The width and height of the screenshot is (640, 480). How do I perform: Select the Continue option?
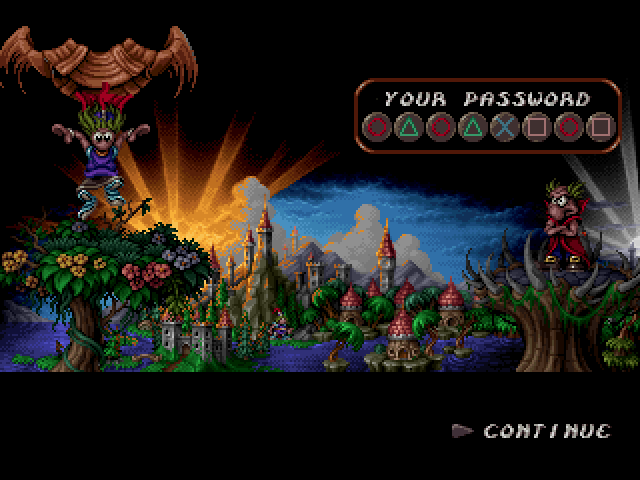(546, 431)
